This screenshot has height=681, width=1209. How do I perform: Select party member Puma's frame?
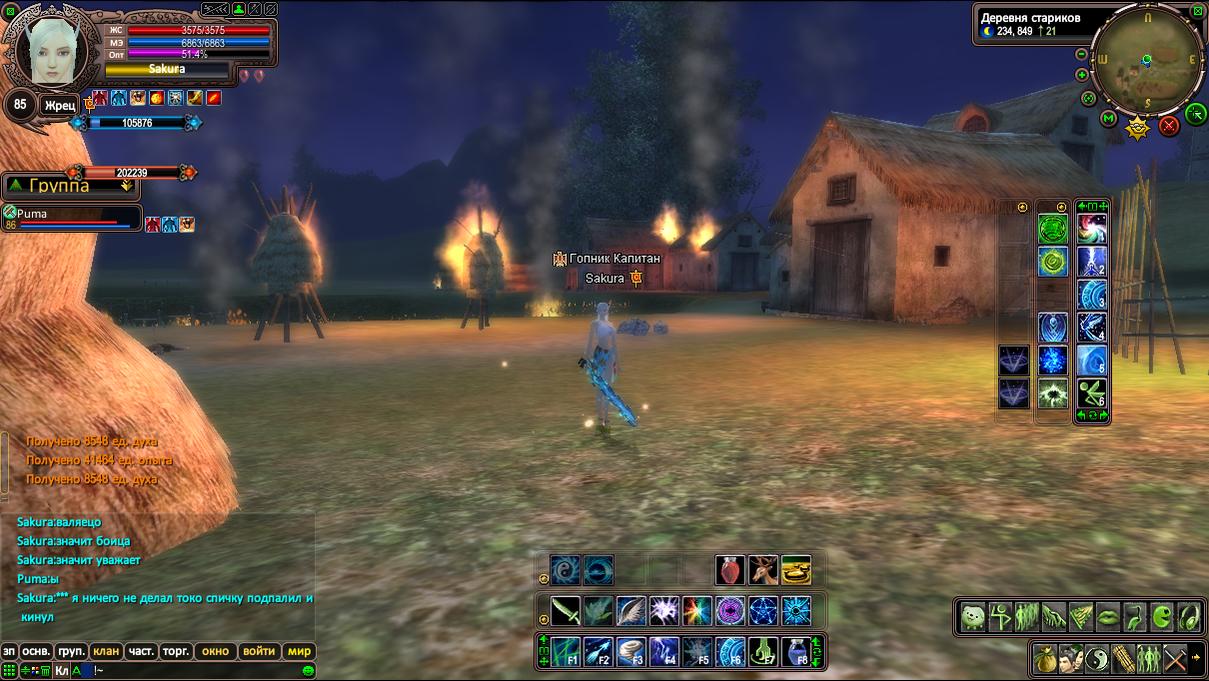(x=70, y=218)
